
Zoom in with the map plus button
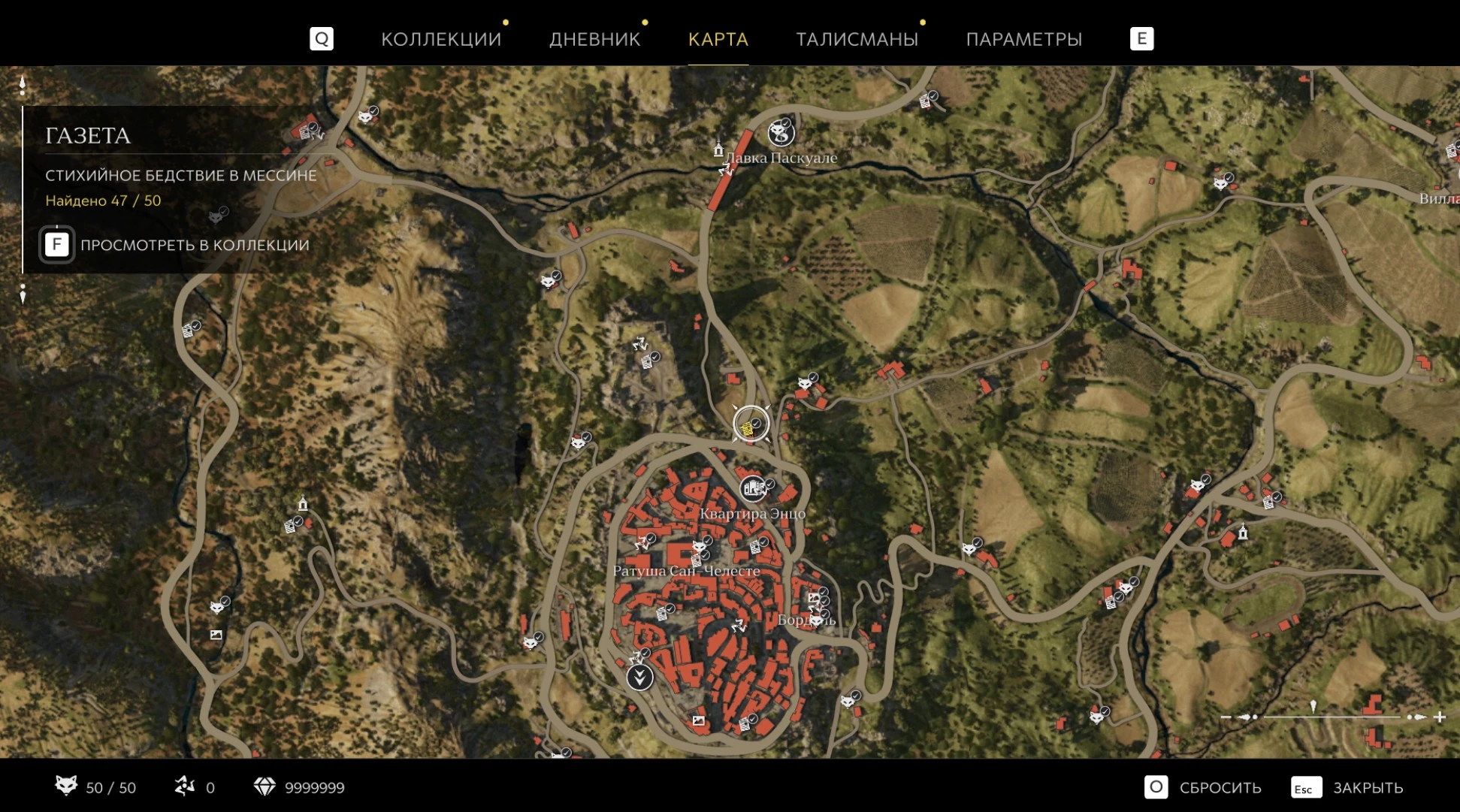tap(1440, 717)
